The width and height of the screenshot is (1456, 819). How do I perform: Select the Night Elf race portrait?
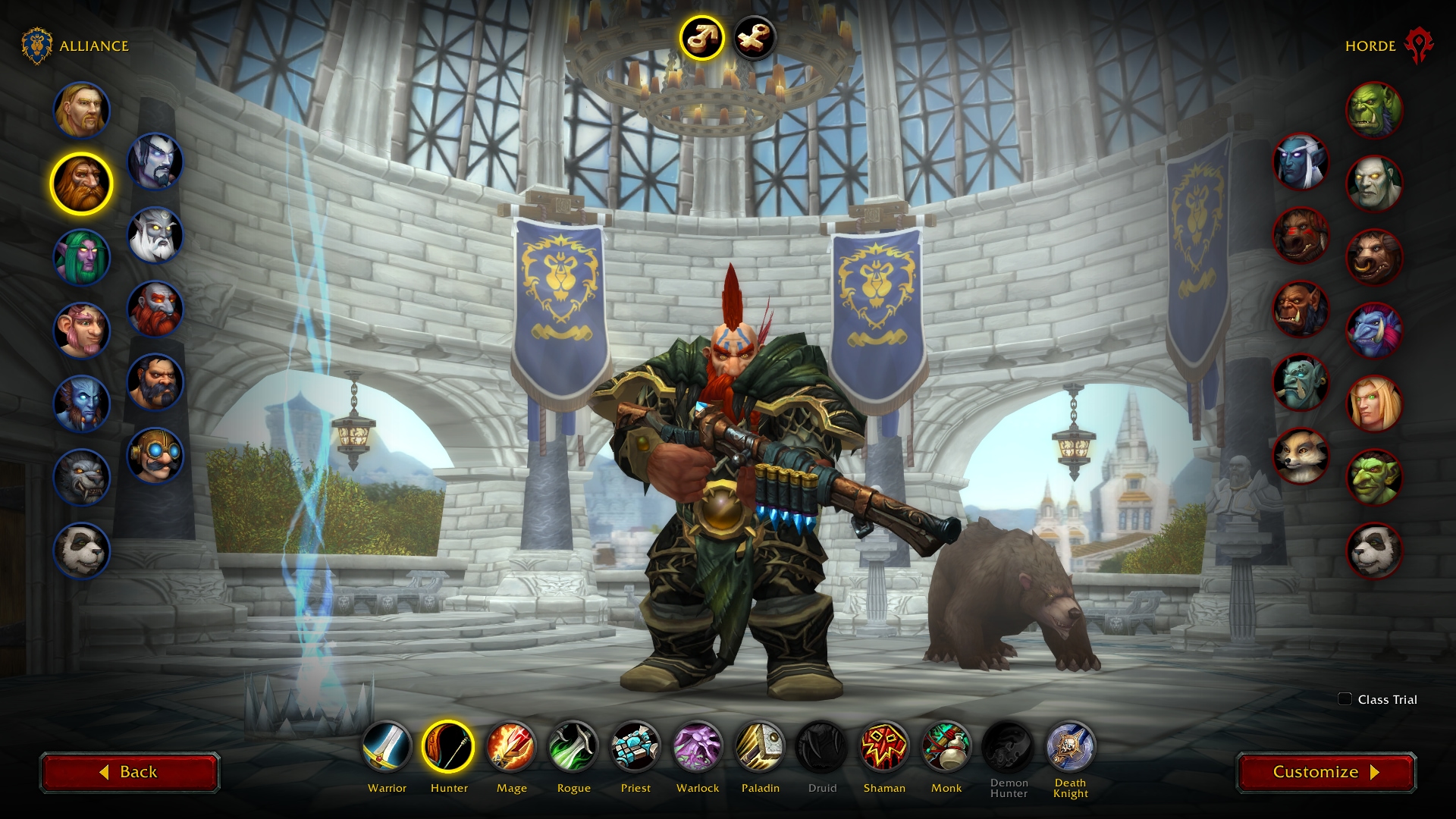pos(81,258)
